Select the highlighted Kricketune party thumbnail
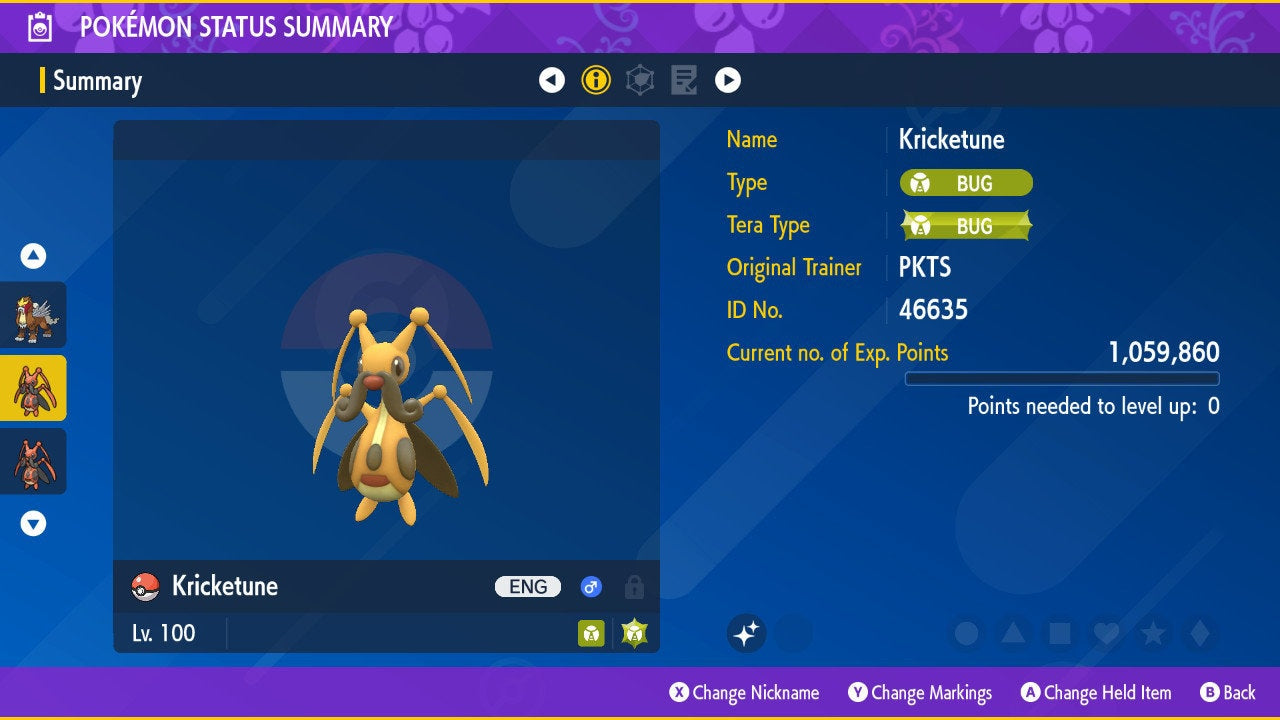Image resolution: width=1280 pixels, height=720 pixels. coord(33,388)
